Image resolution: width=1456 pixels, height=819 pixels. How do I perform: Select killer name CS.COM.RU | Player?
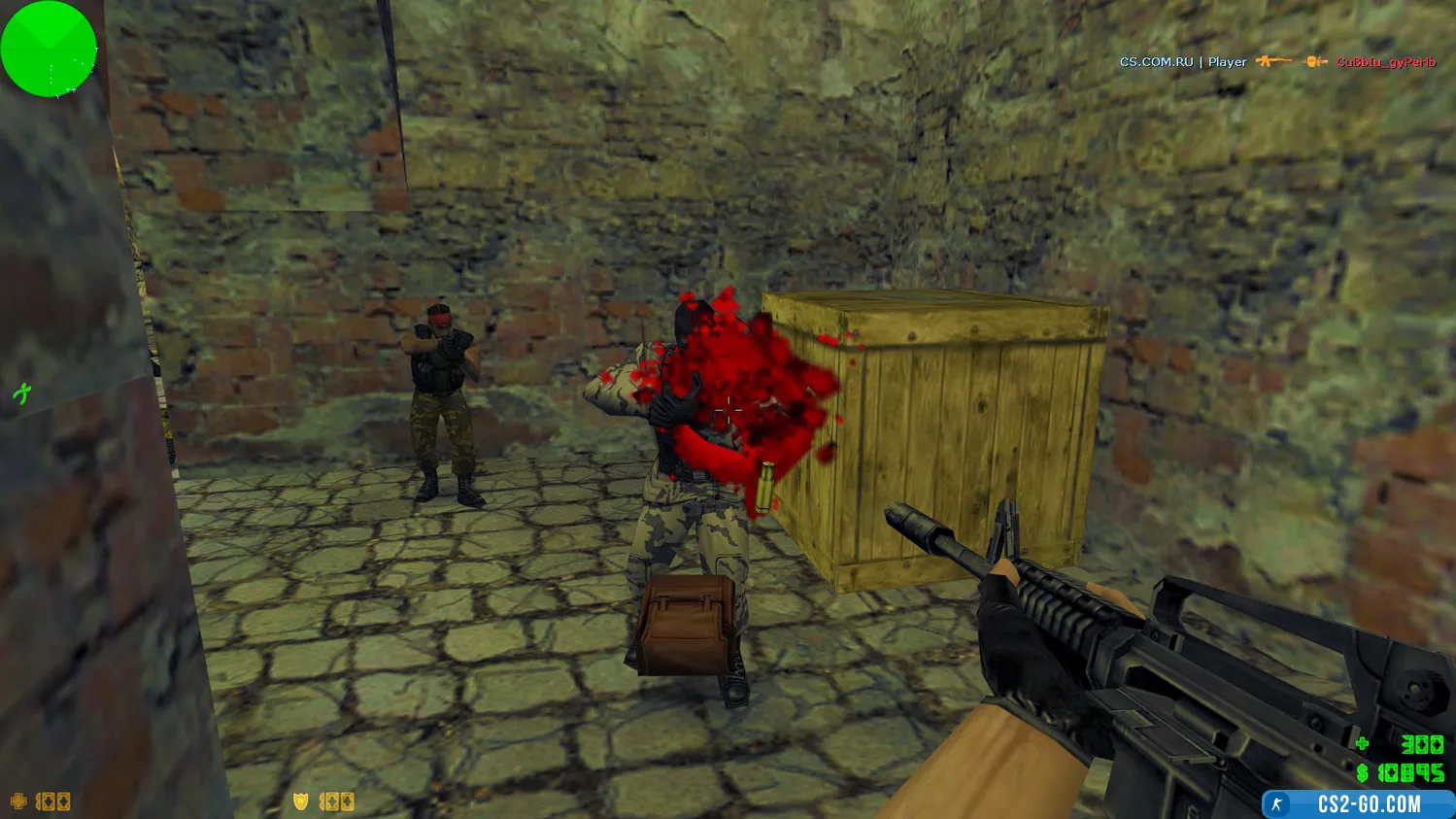pos(1182,62)
